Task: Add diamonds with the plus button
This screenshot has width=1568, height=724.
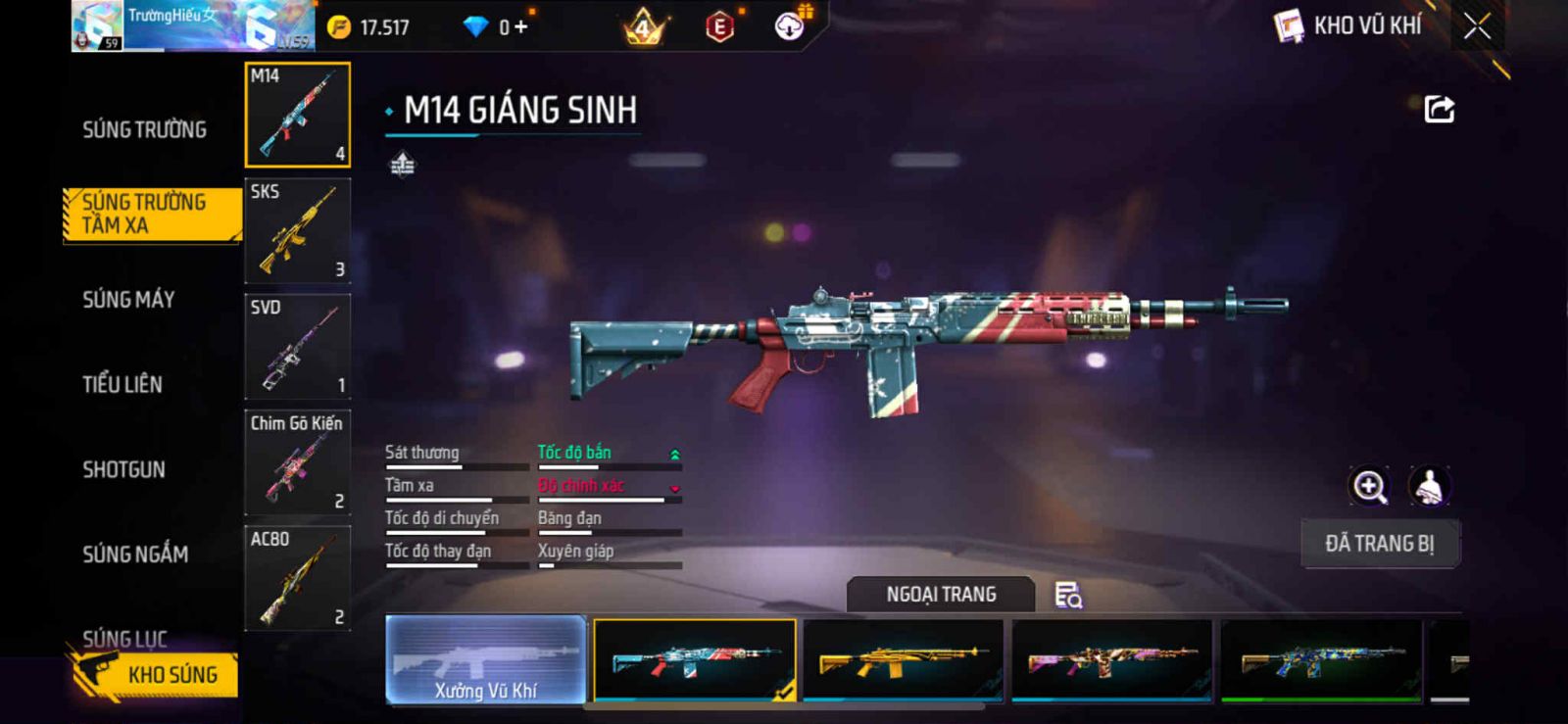Action: (x=520, y=27)
